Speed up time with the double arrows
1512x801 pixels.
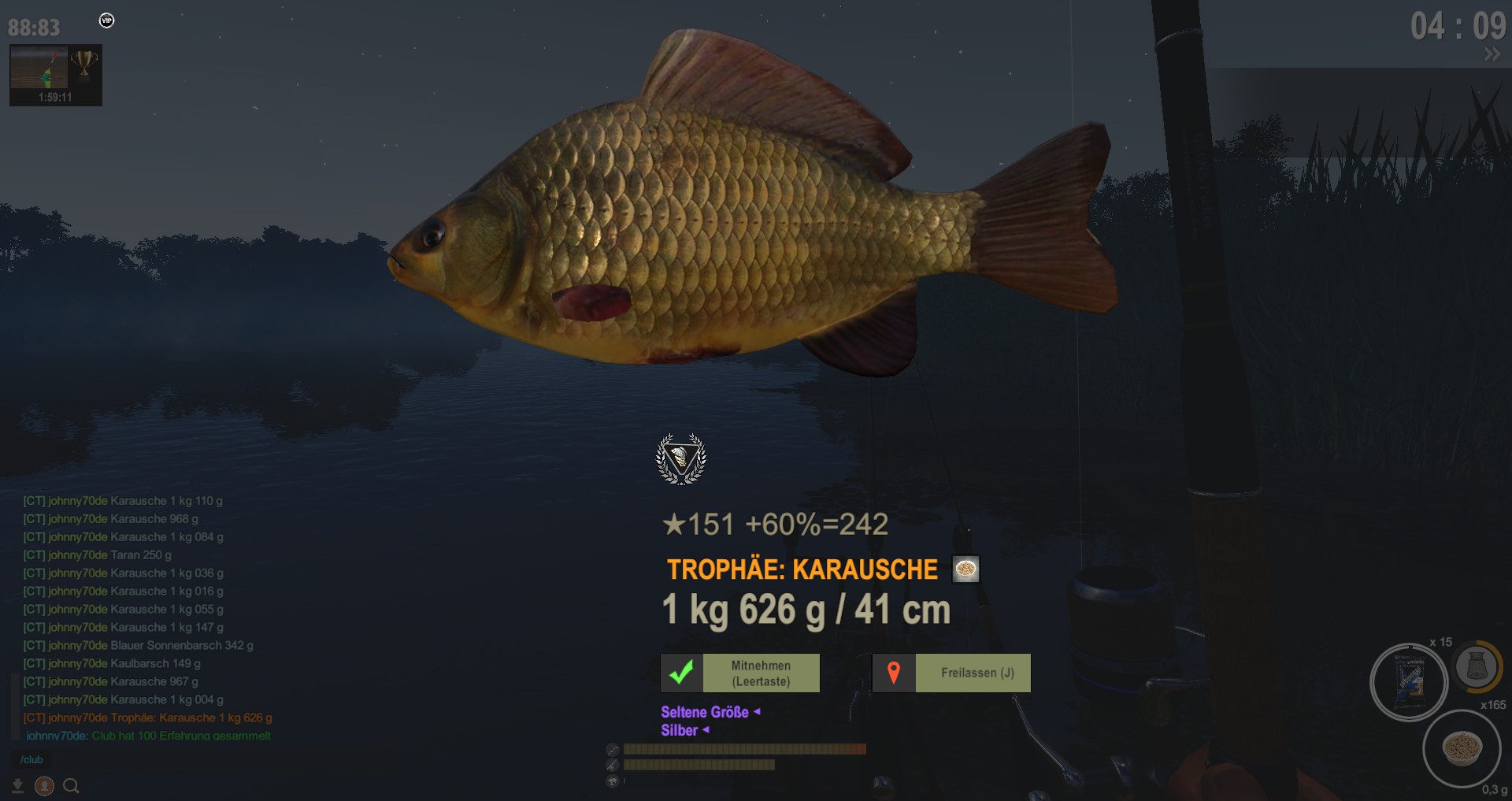point(1492,54)
